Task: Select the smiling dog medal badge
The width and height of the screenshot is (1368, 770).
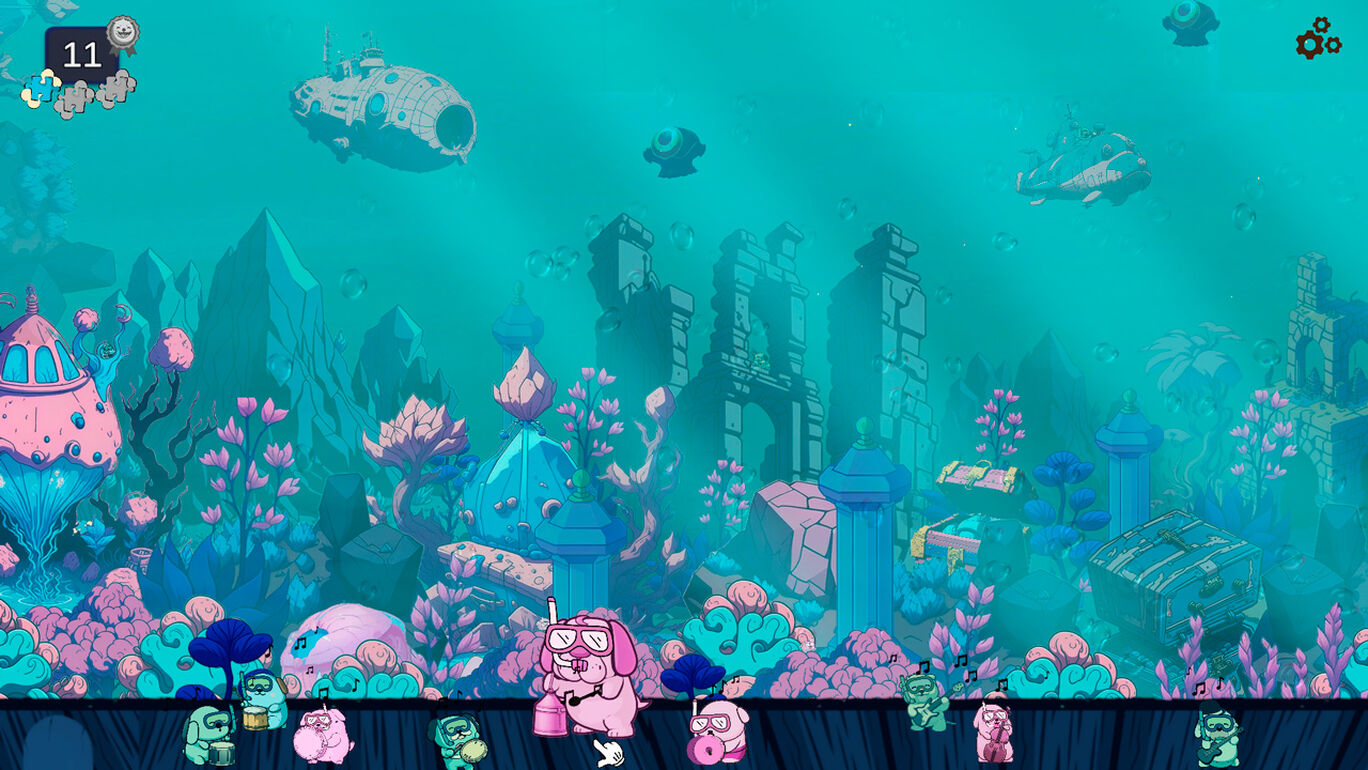Action: coord(122,33)
